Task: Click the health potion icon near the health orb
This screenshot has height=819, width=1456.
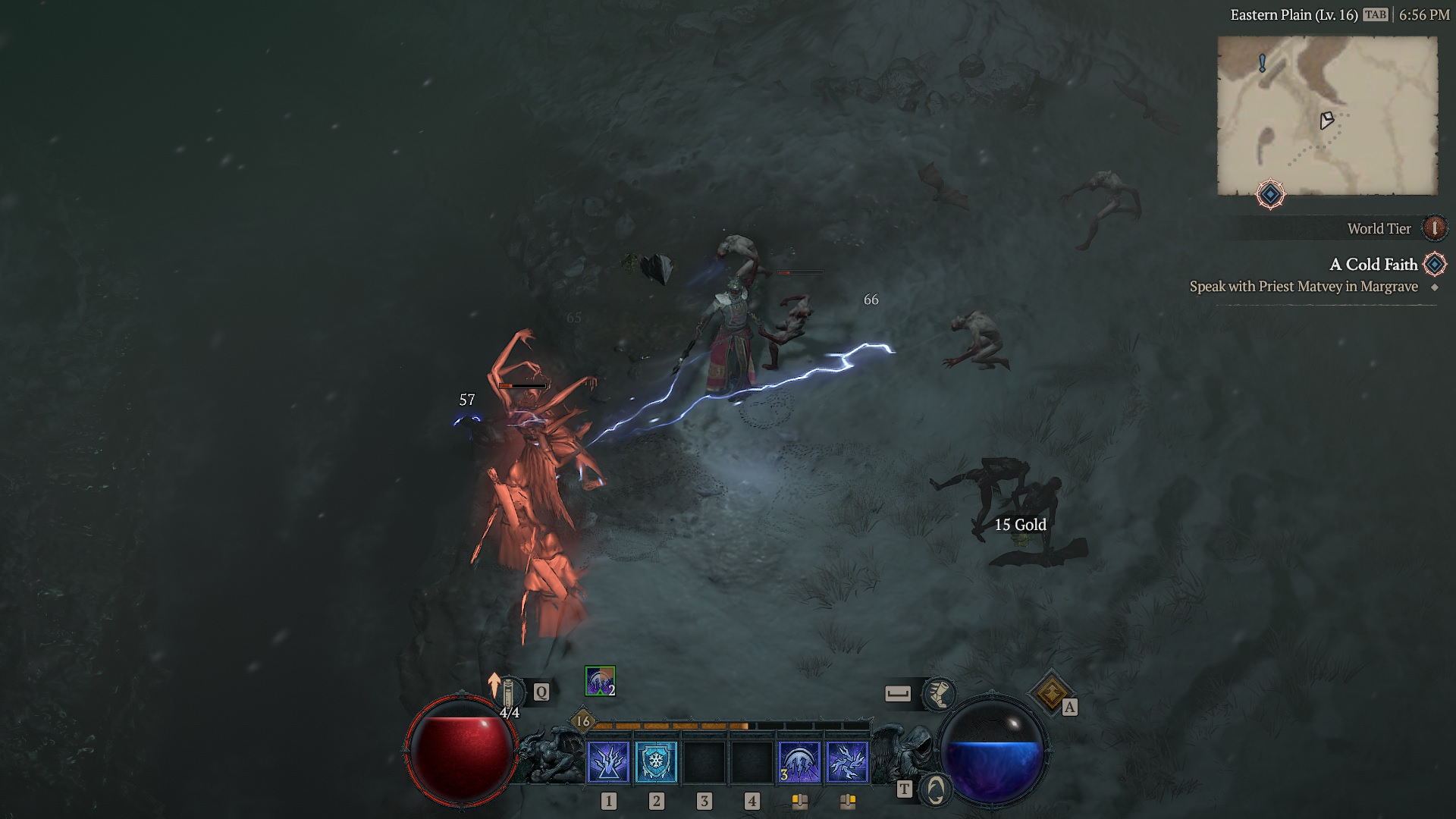Action: (x=510, y=691)
